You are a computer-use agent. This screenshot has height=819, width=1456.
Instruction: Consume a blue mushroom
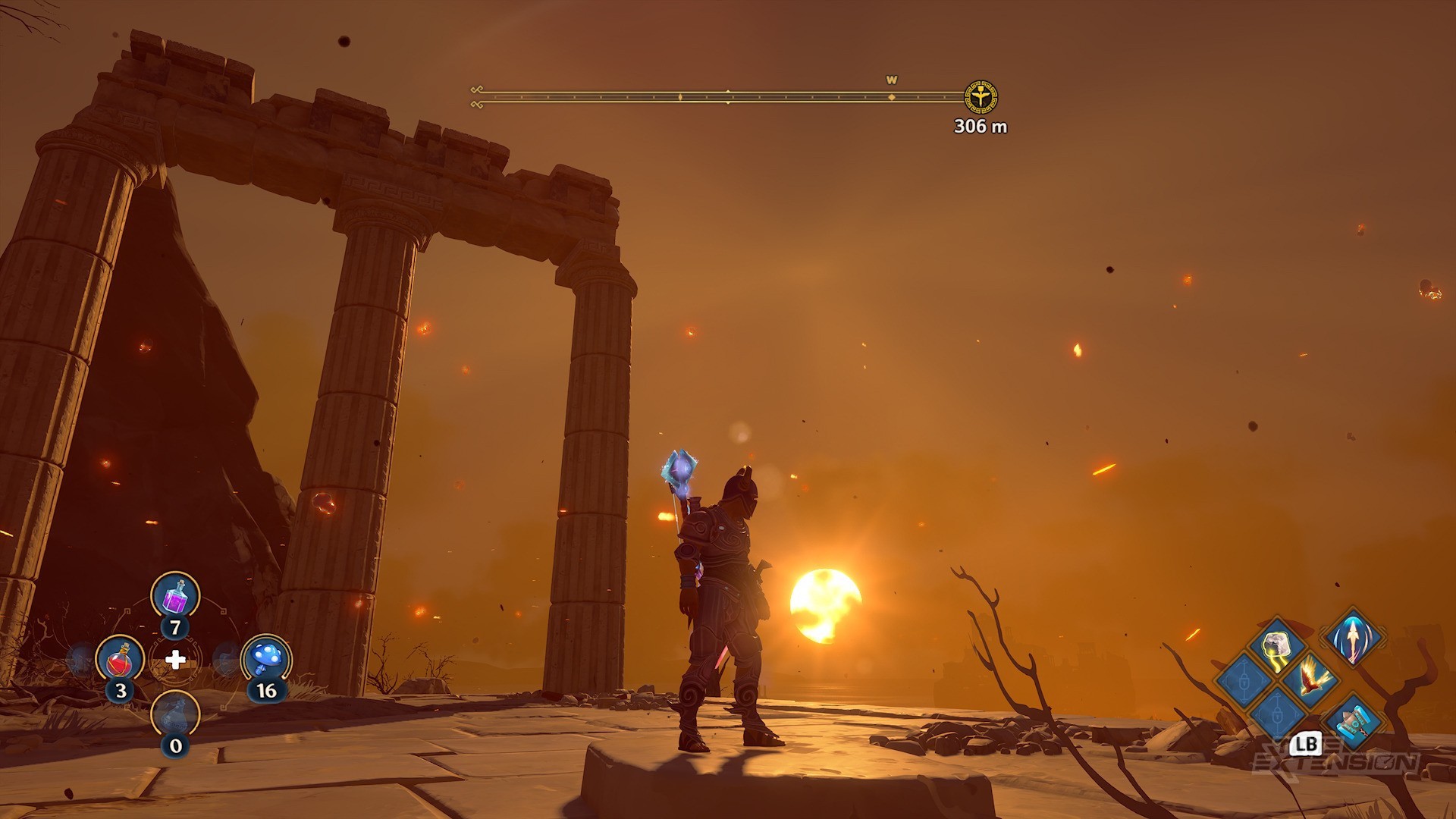click(x=265, y=658)
